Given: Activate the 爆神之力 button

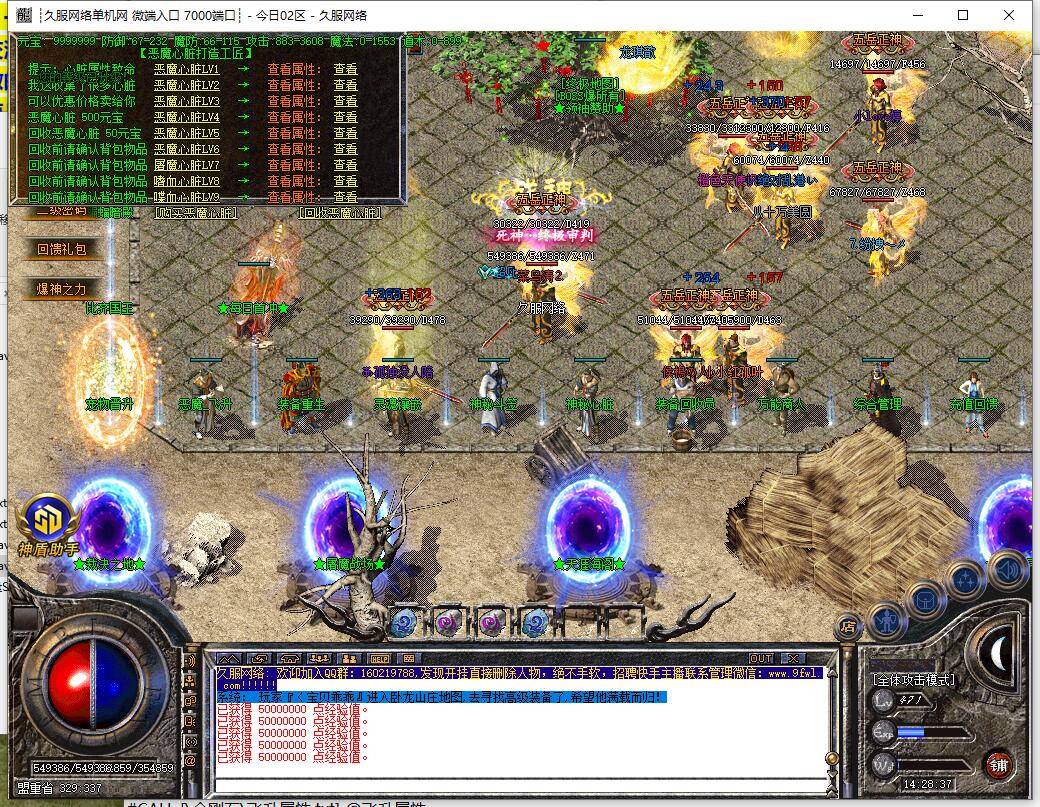Looking at the screenshot, I should pos(62,289).
